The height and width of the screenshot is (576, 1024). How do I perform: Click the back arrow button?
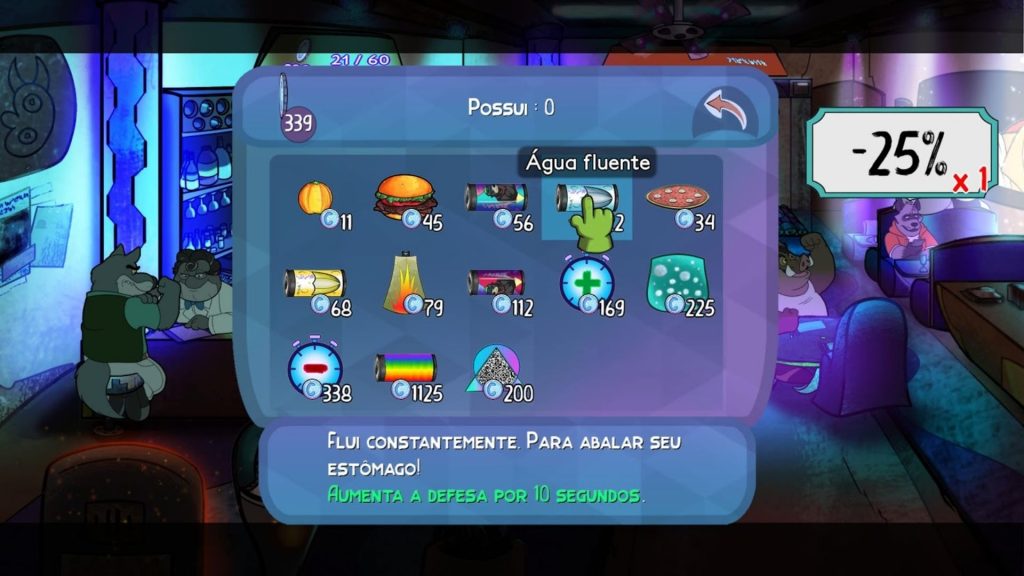click(x=725, y=112)
